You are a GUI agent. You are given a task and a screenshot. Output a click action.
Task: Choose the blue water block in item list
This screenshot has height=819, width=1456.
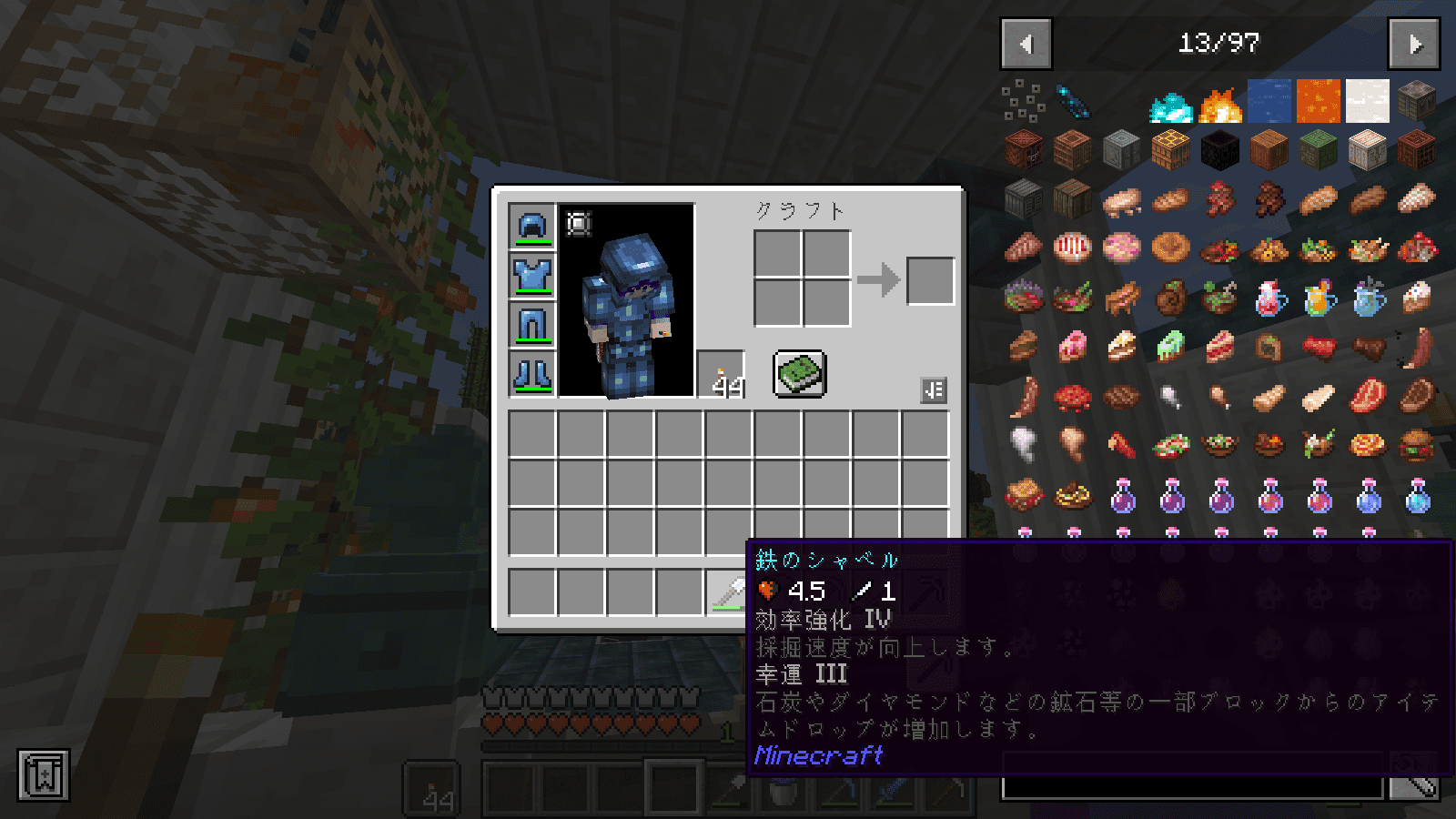click(1269, 101)
